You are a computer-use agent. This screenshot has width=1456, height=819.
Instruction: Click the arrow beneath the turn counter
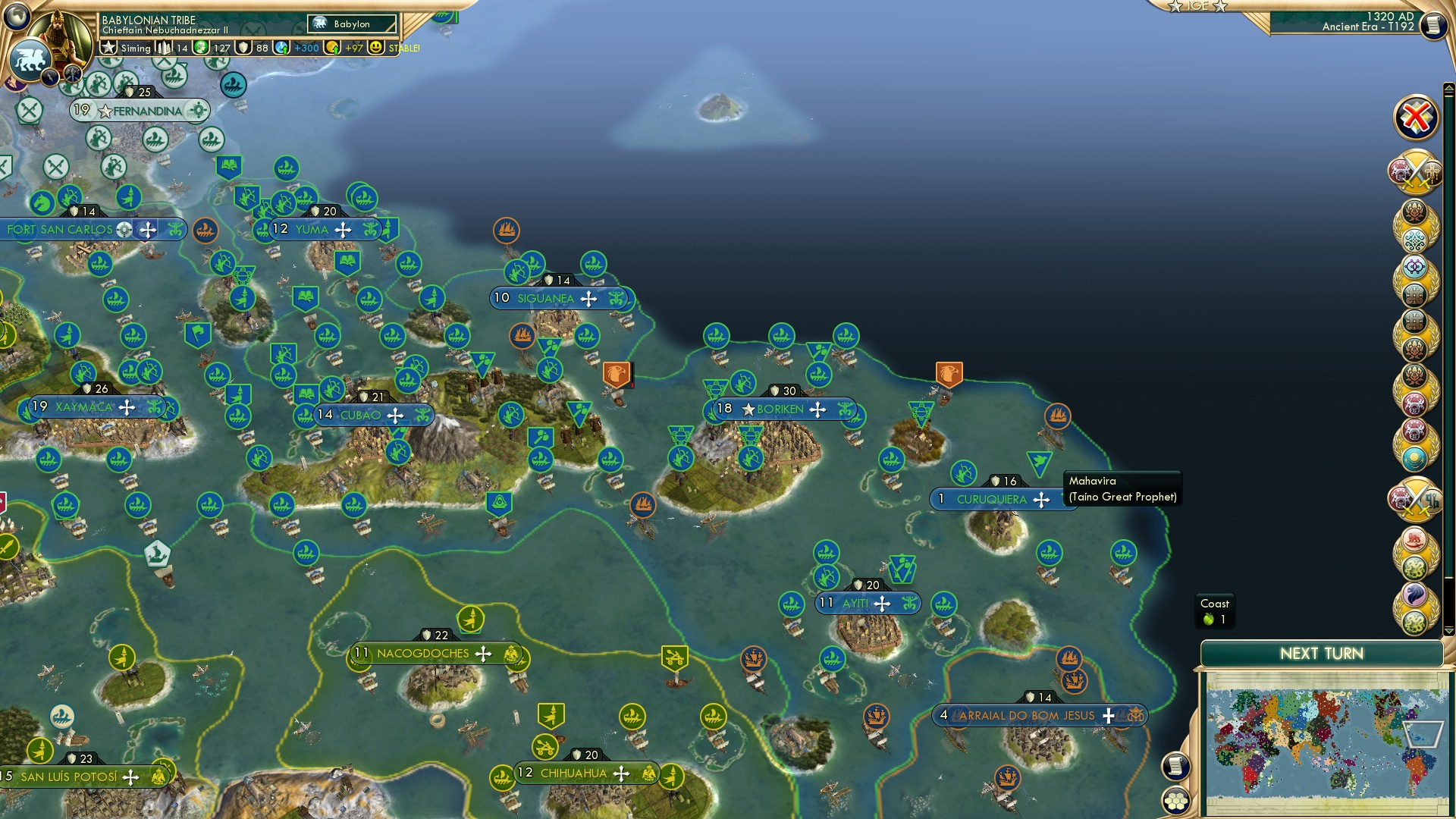[1450, 88]
